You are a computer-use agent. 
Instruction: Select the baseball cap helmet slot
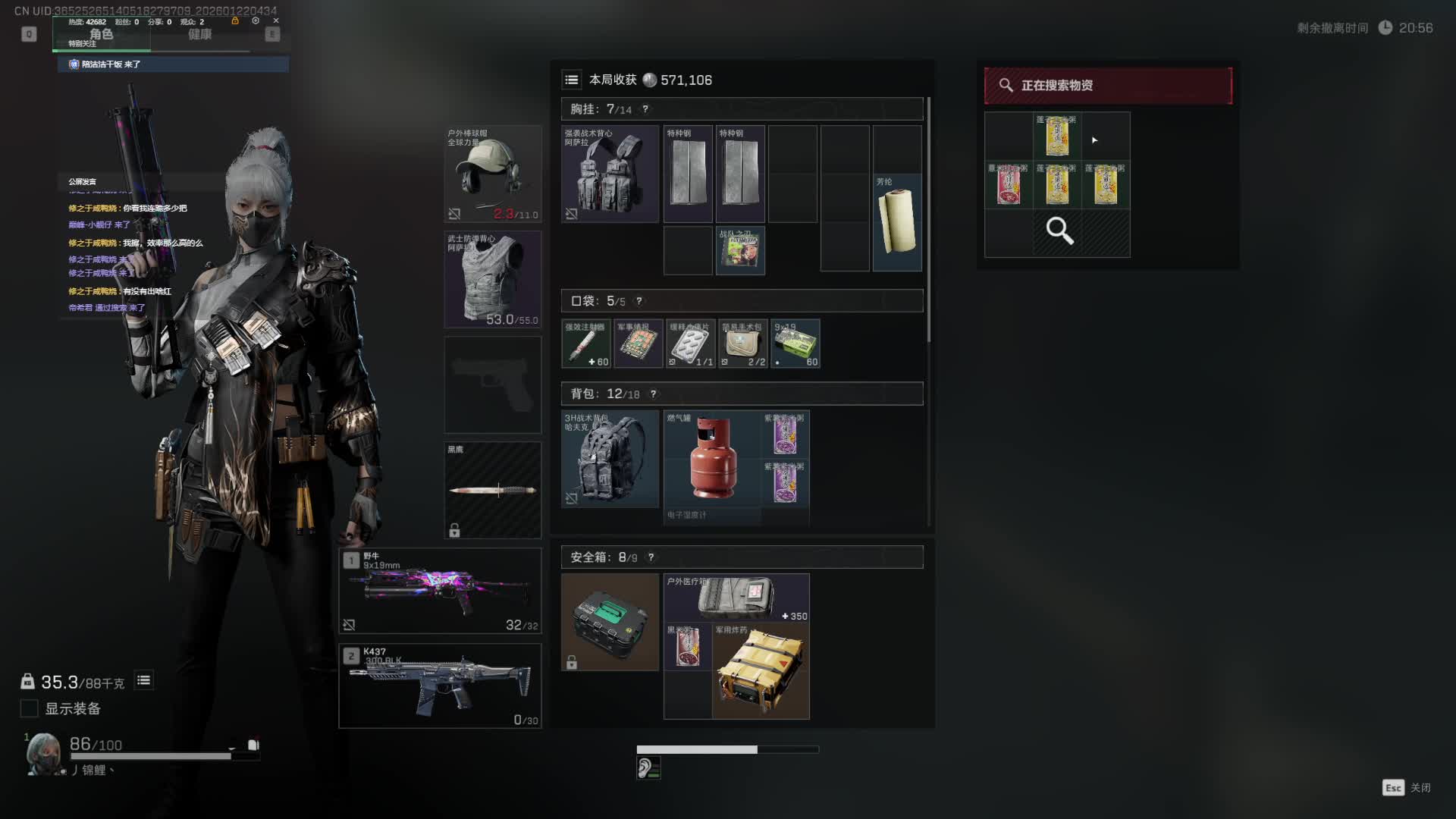(x=492, y=174)
